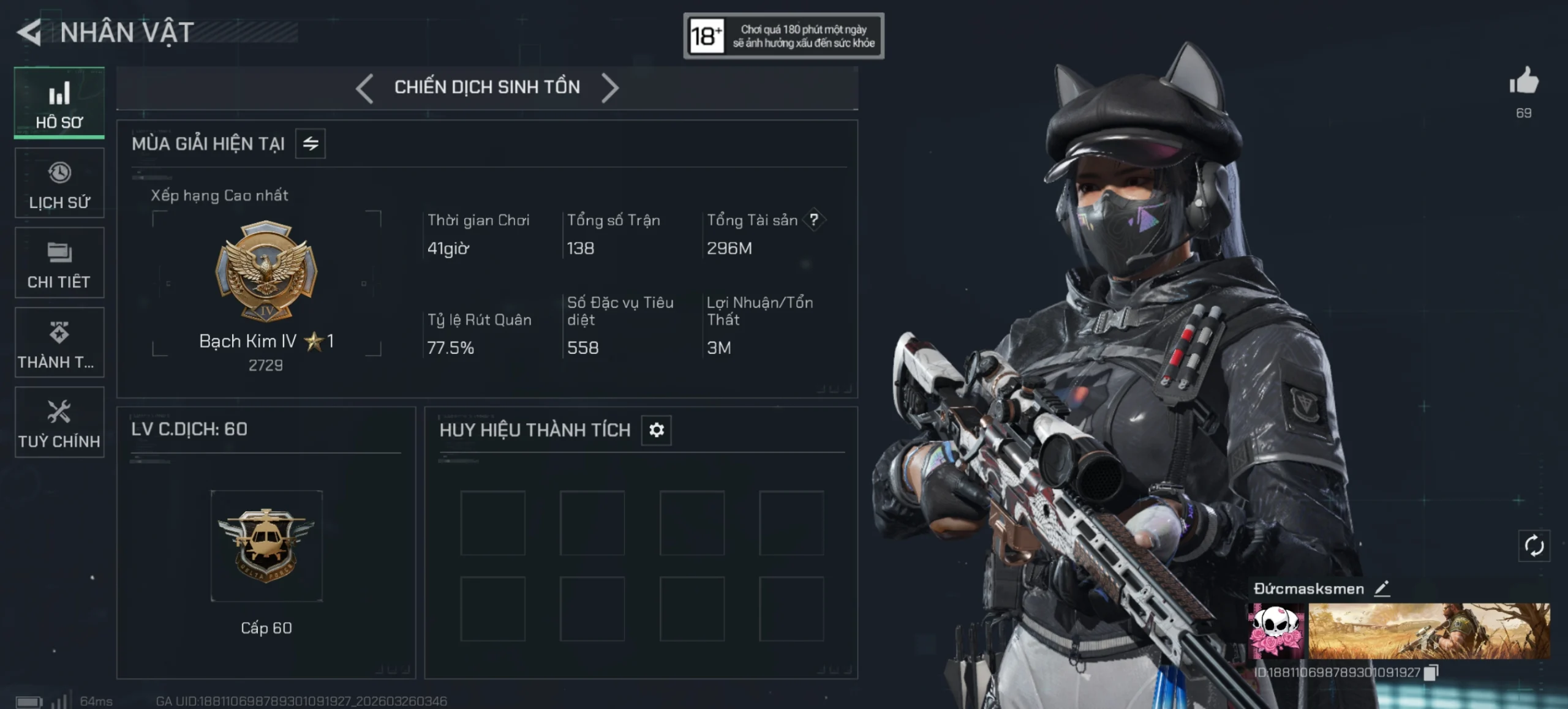Switch to the Tuỳ Chỉnh tab
Viewport: 1568px width, 709px height.
point(59,422)
